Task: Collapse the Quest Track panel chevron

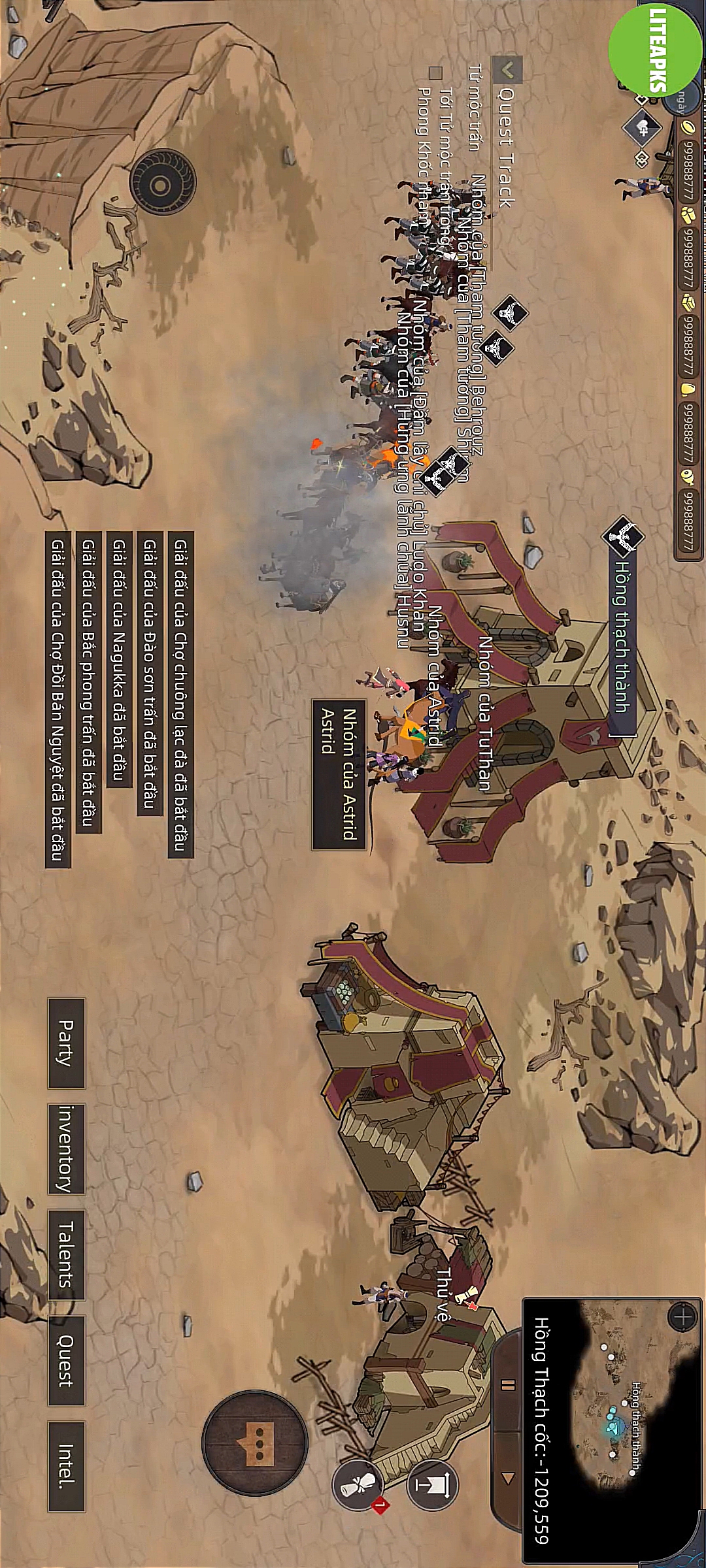Action: [x=508, y=68]
